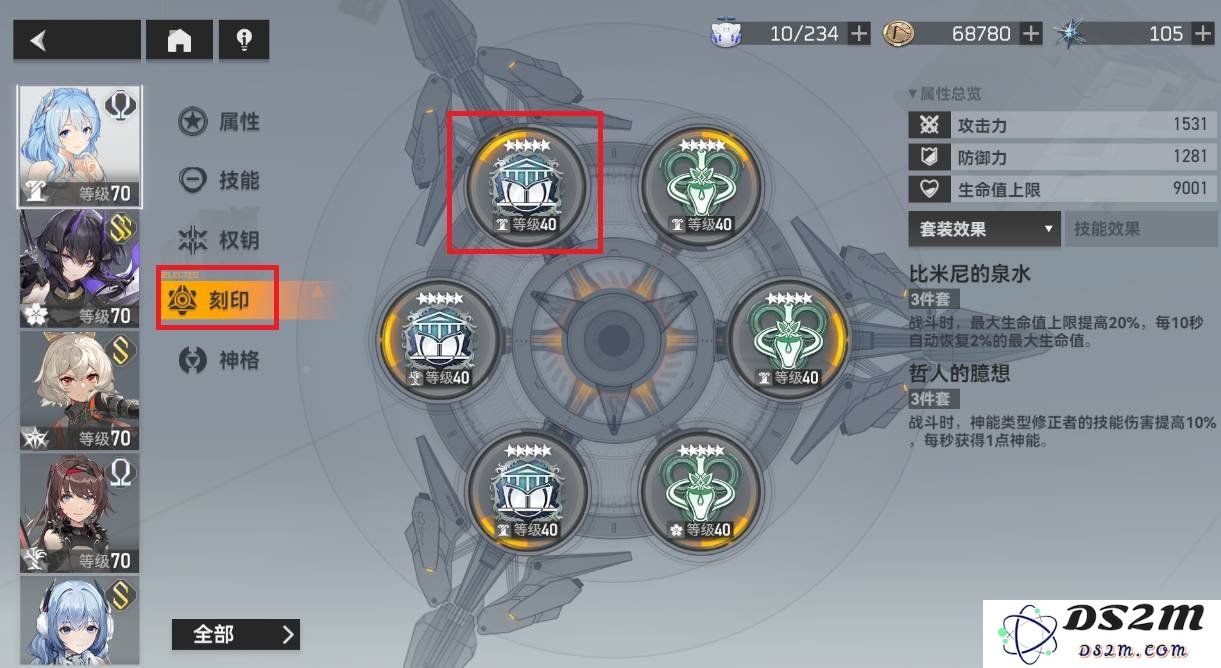
Task: Show the 神格 tab
Action: (x=220, y=359)
